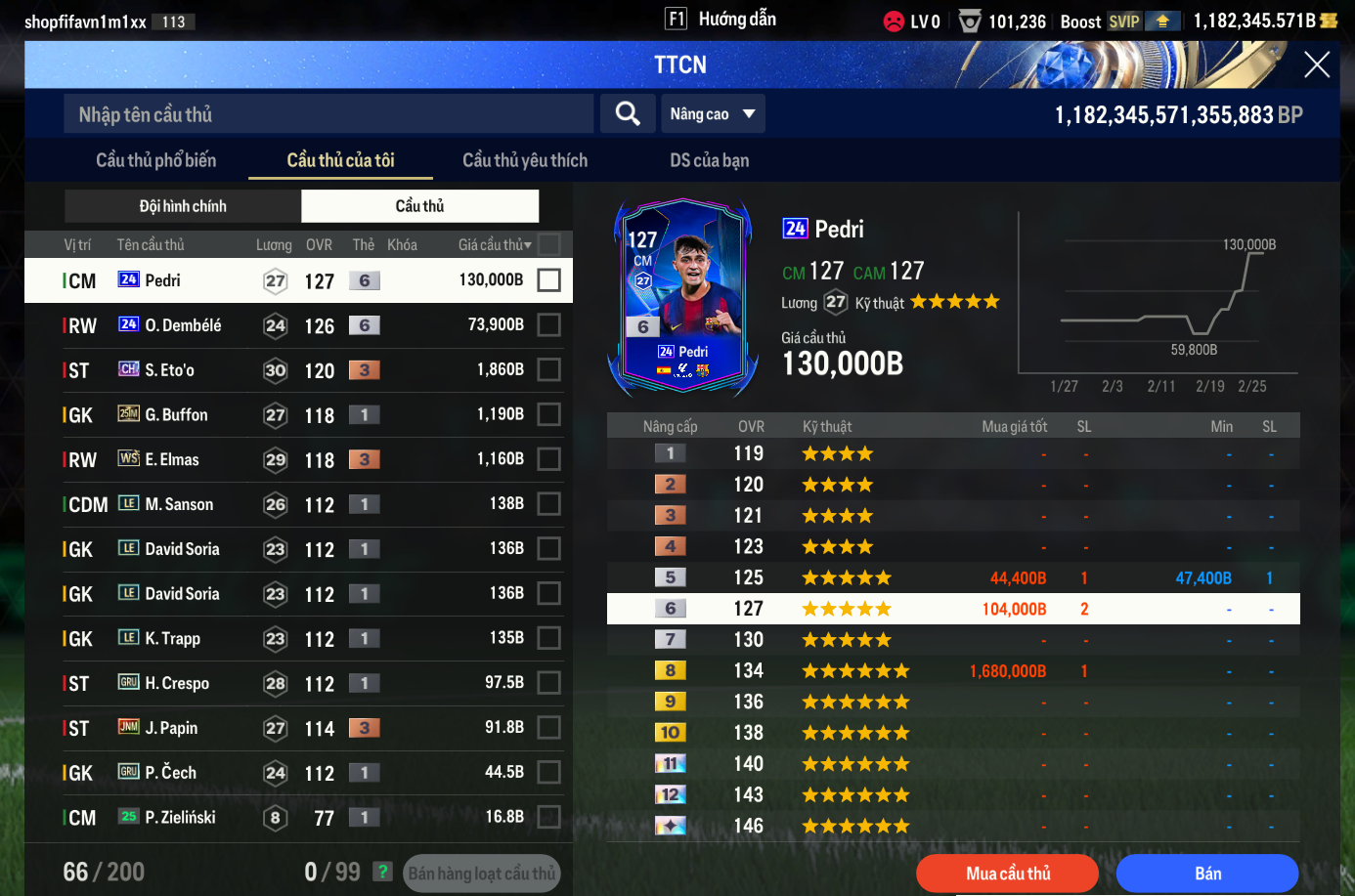The height and width of the screenshot is (896, 1355).
Task: Click the player name search field
Action: pos(328,114)
